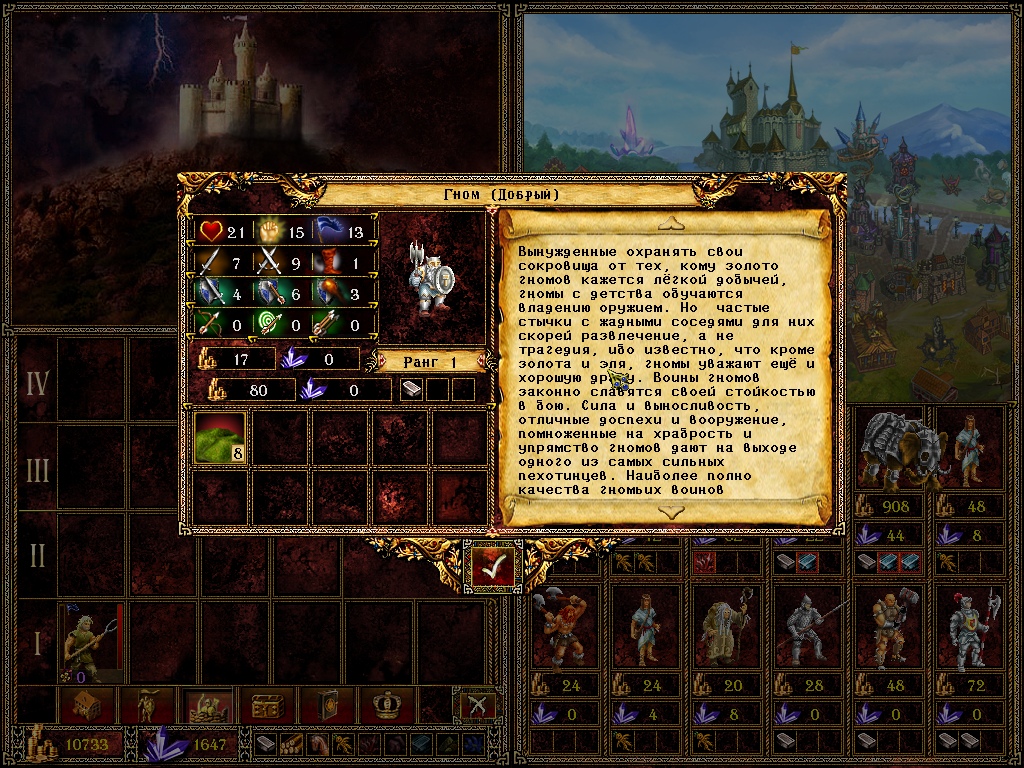Choose the ogre with a hammer
This screenshot has height=768, width=1024.
click(x=880, y=629)
